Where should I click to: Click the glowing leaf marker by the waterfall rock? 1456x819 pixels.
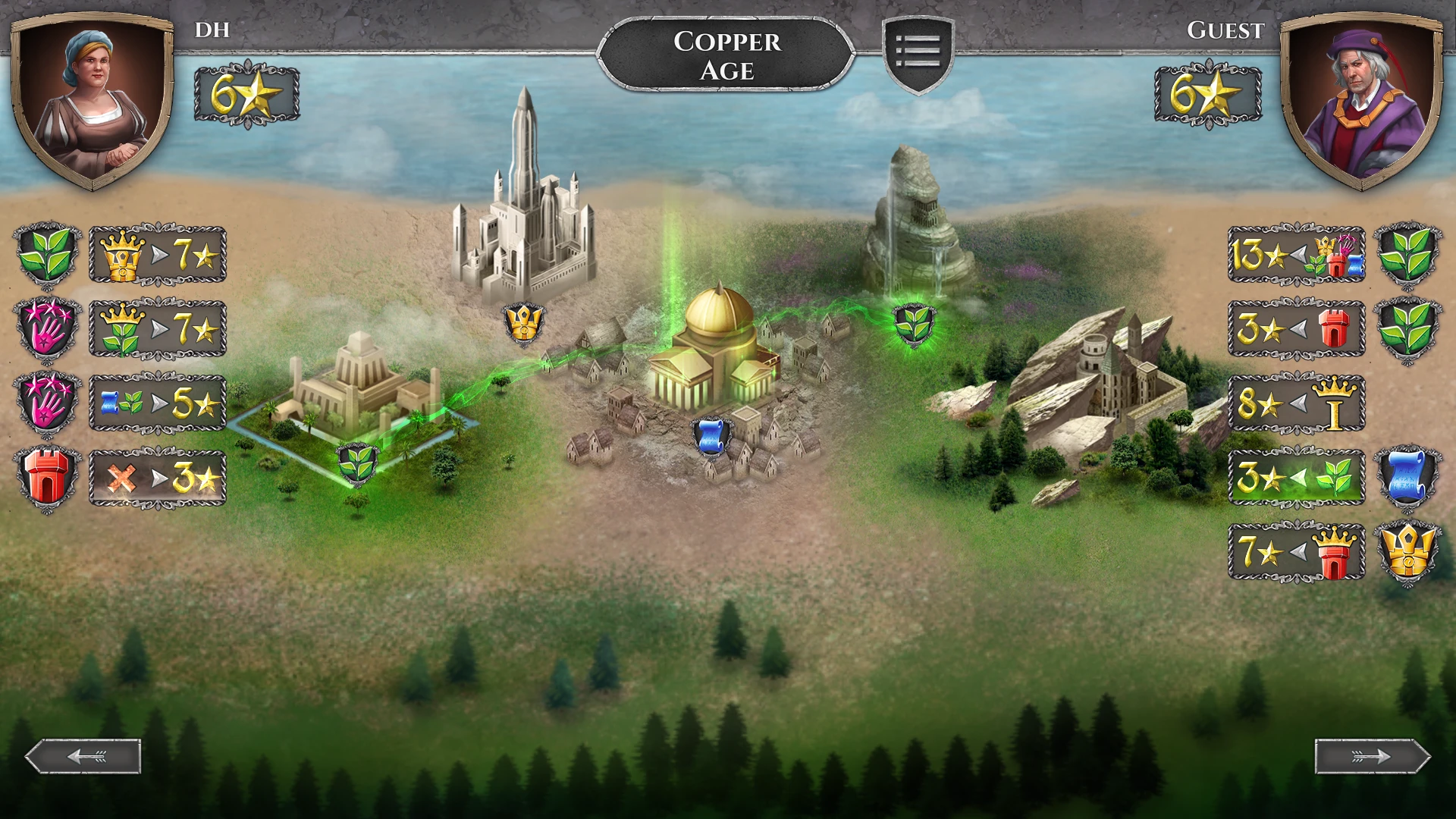click(915, 324)
